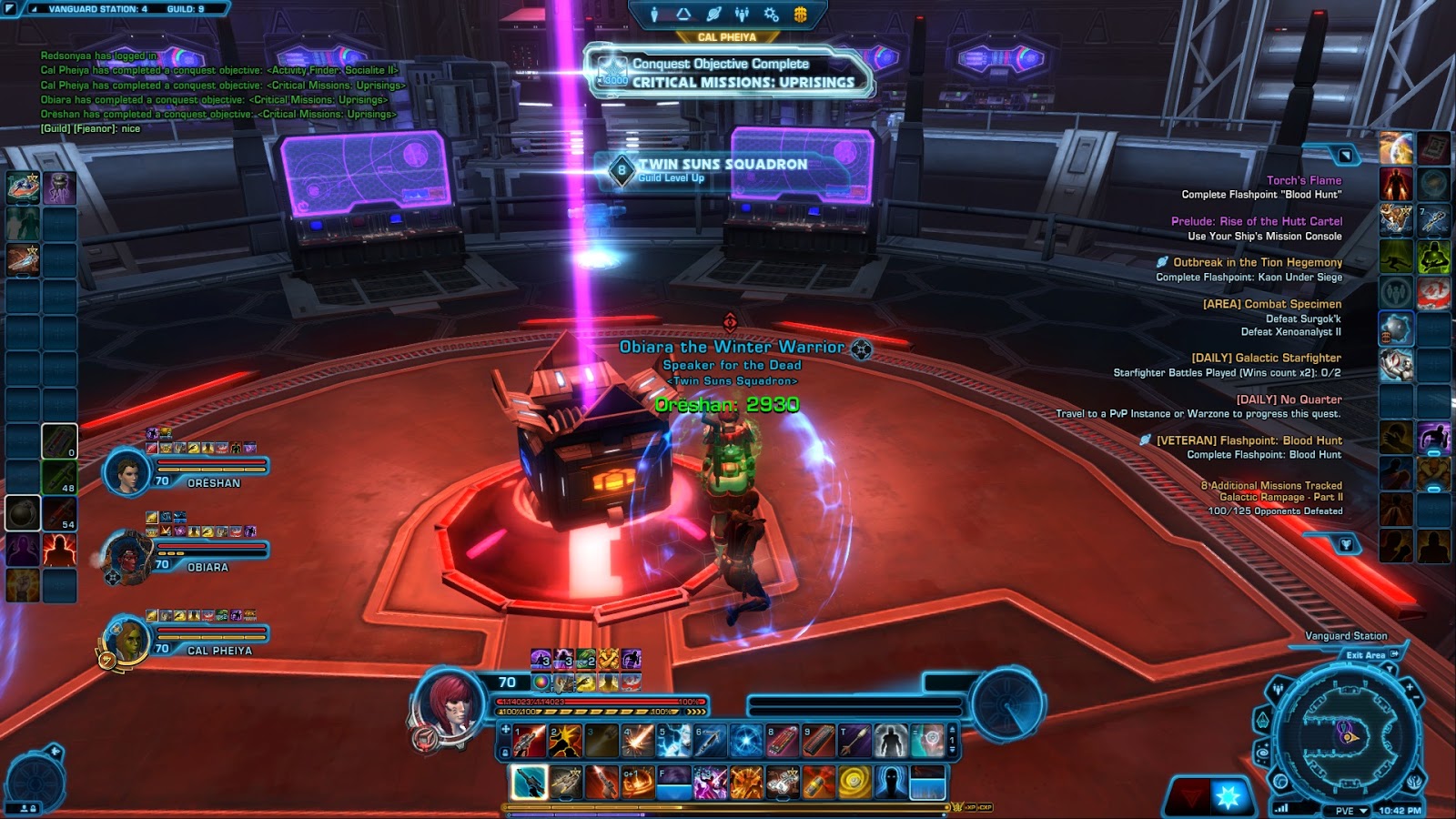Toggle the quickbar lock padlock
The image size is (1456, 819).
[x=505, y=752]
